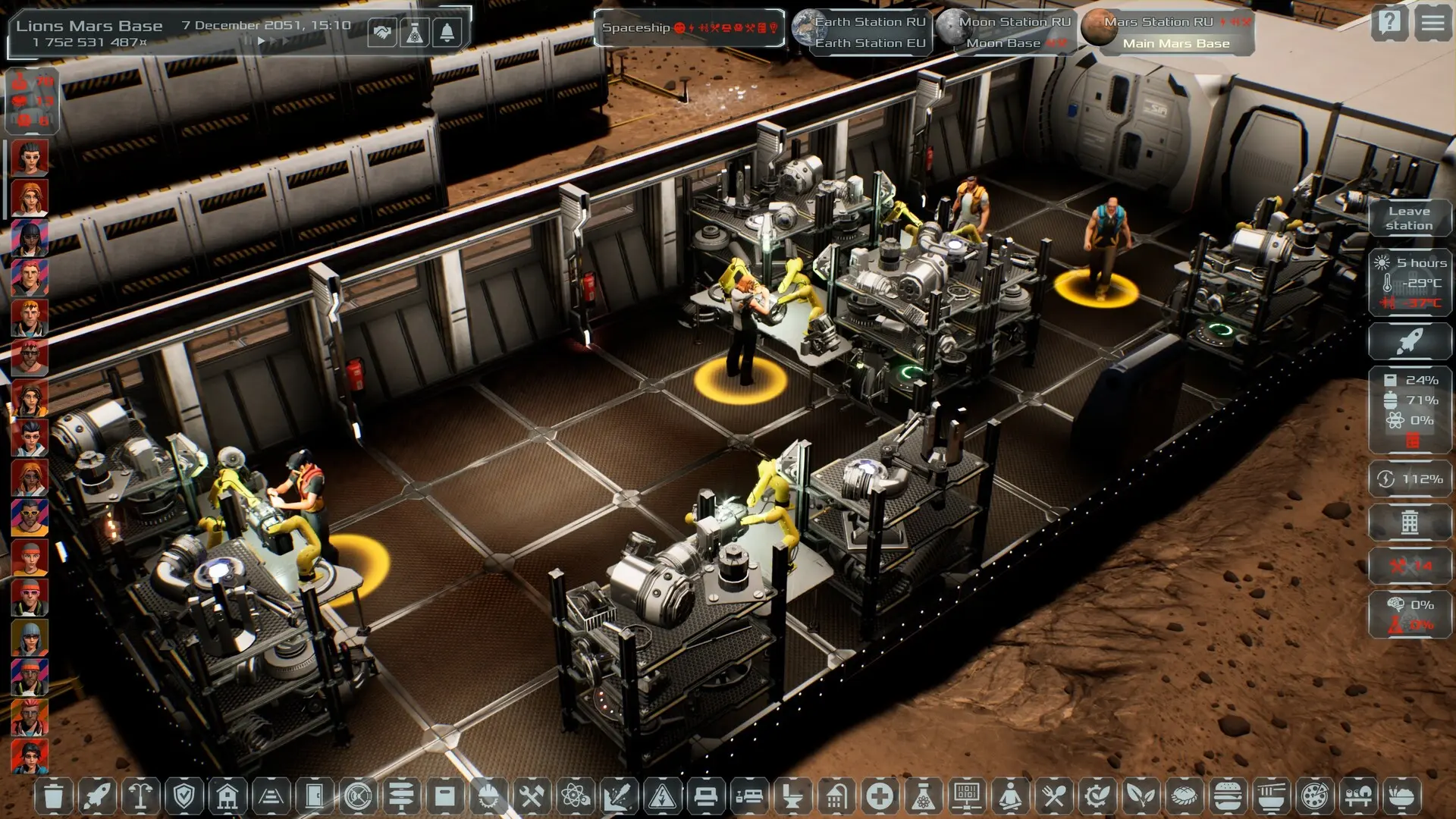The image size is (1456, 819).
Task: Select the top crew member portrait
Action: (x=30, y=157)
